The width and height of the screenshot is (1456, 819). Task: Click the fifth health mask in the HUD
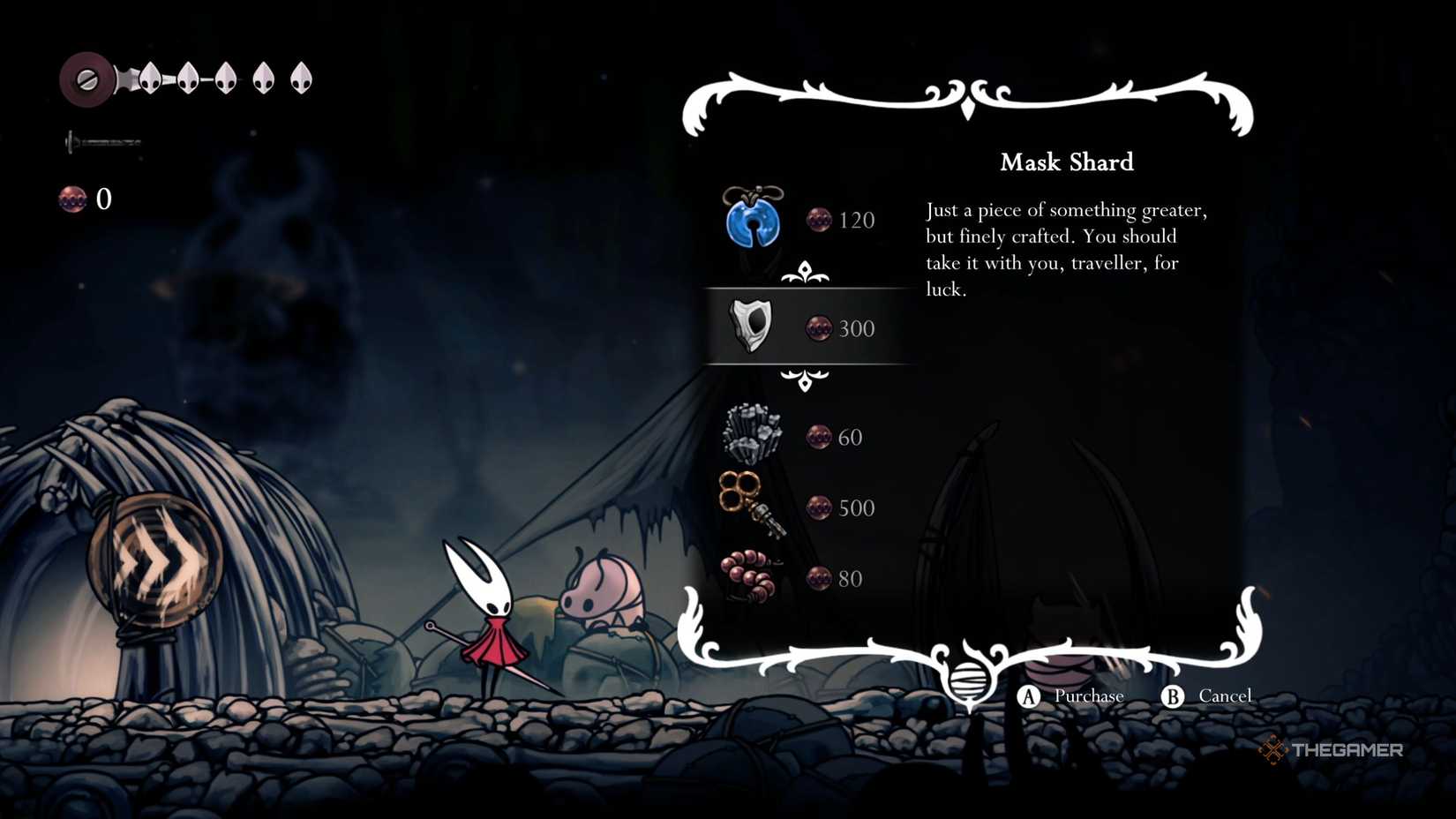(301, 78)
